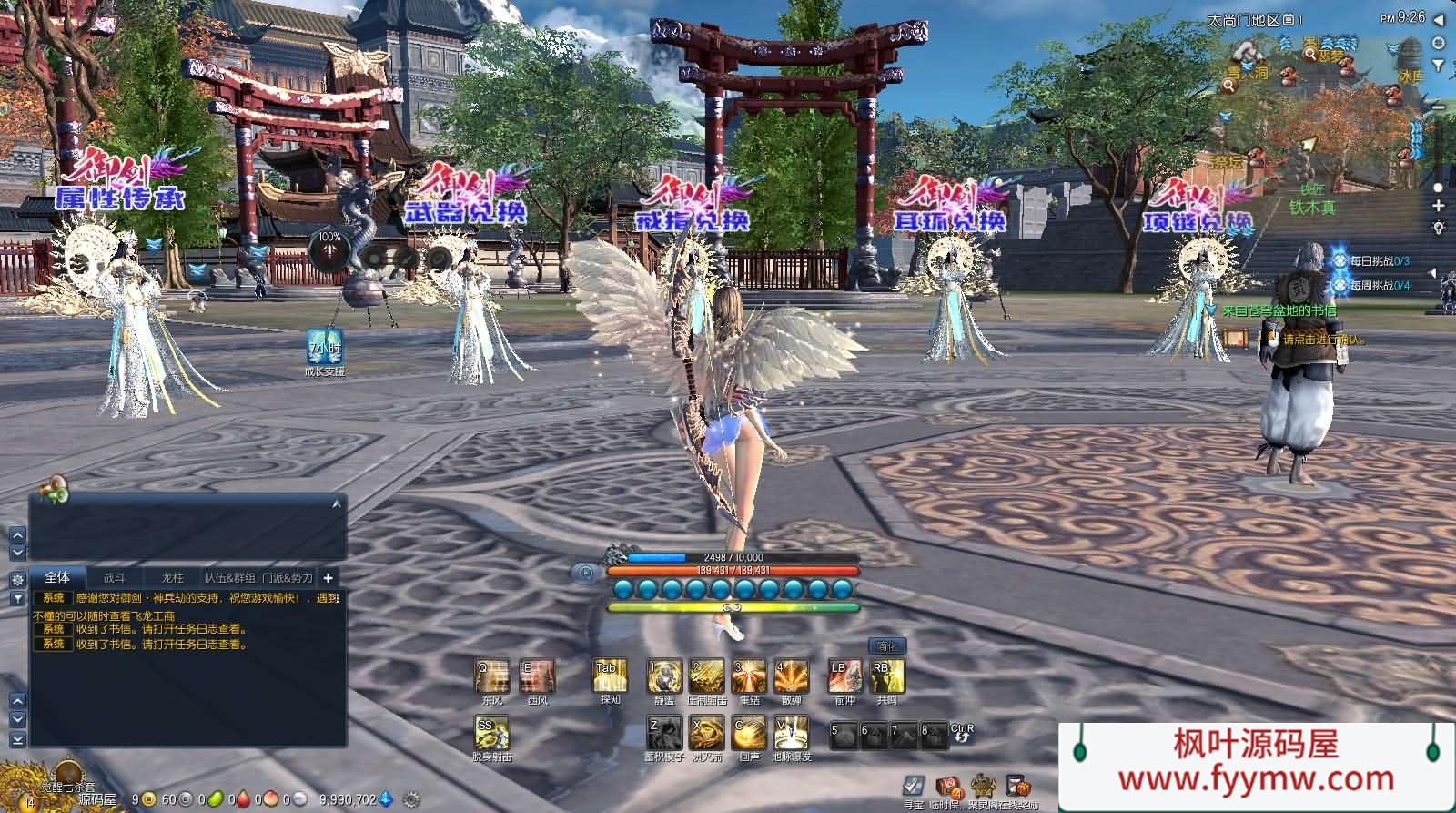
Task: Zoom out the minimap with minus
Action: point(1439,107)
